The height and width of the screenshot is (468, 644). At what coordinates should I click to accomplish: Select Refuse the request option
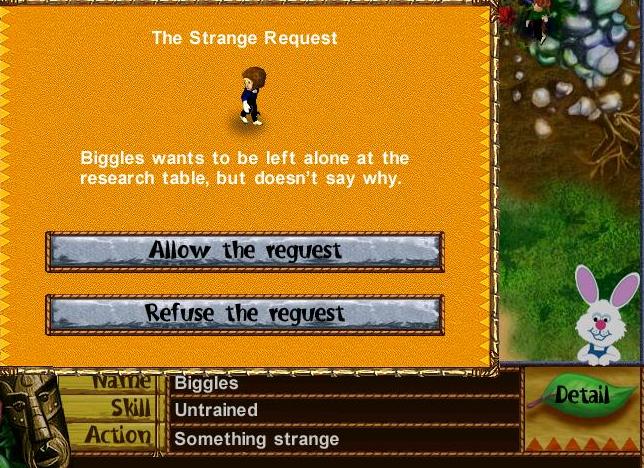[x=245, y=313]
